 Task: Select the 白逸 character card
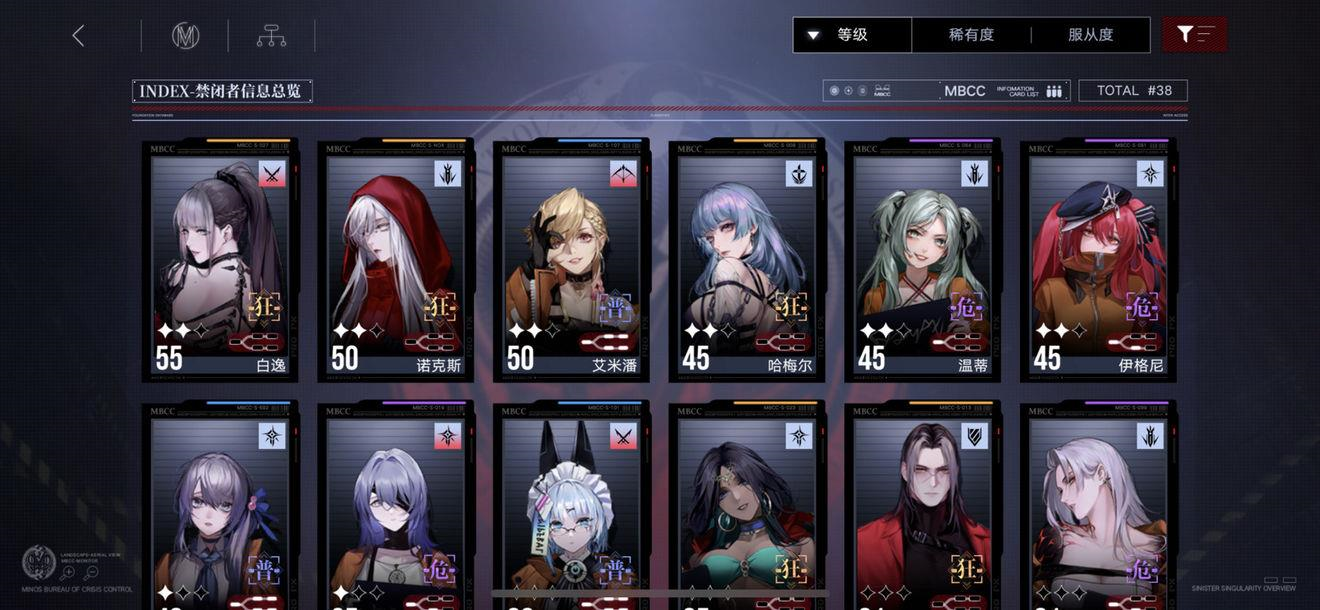pyautogui.click(x=221, y=260)
